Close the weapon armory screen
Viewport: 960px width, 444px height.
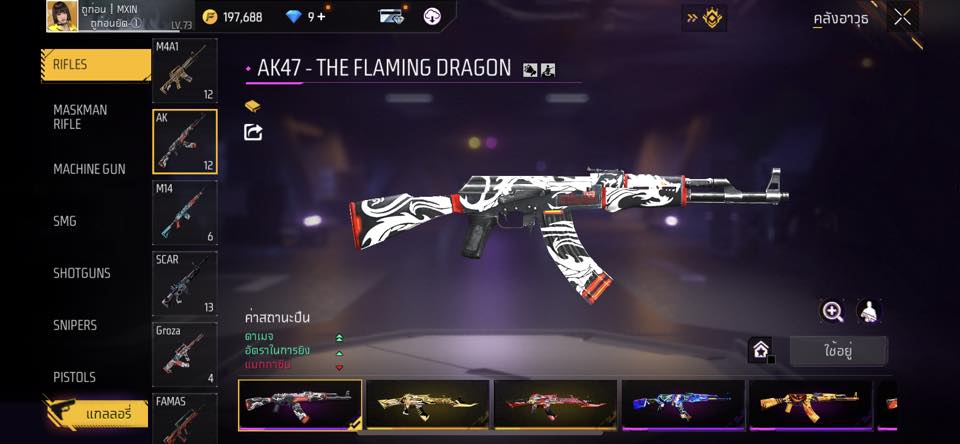pyautogui.click(x=902, y=17)
